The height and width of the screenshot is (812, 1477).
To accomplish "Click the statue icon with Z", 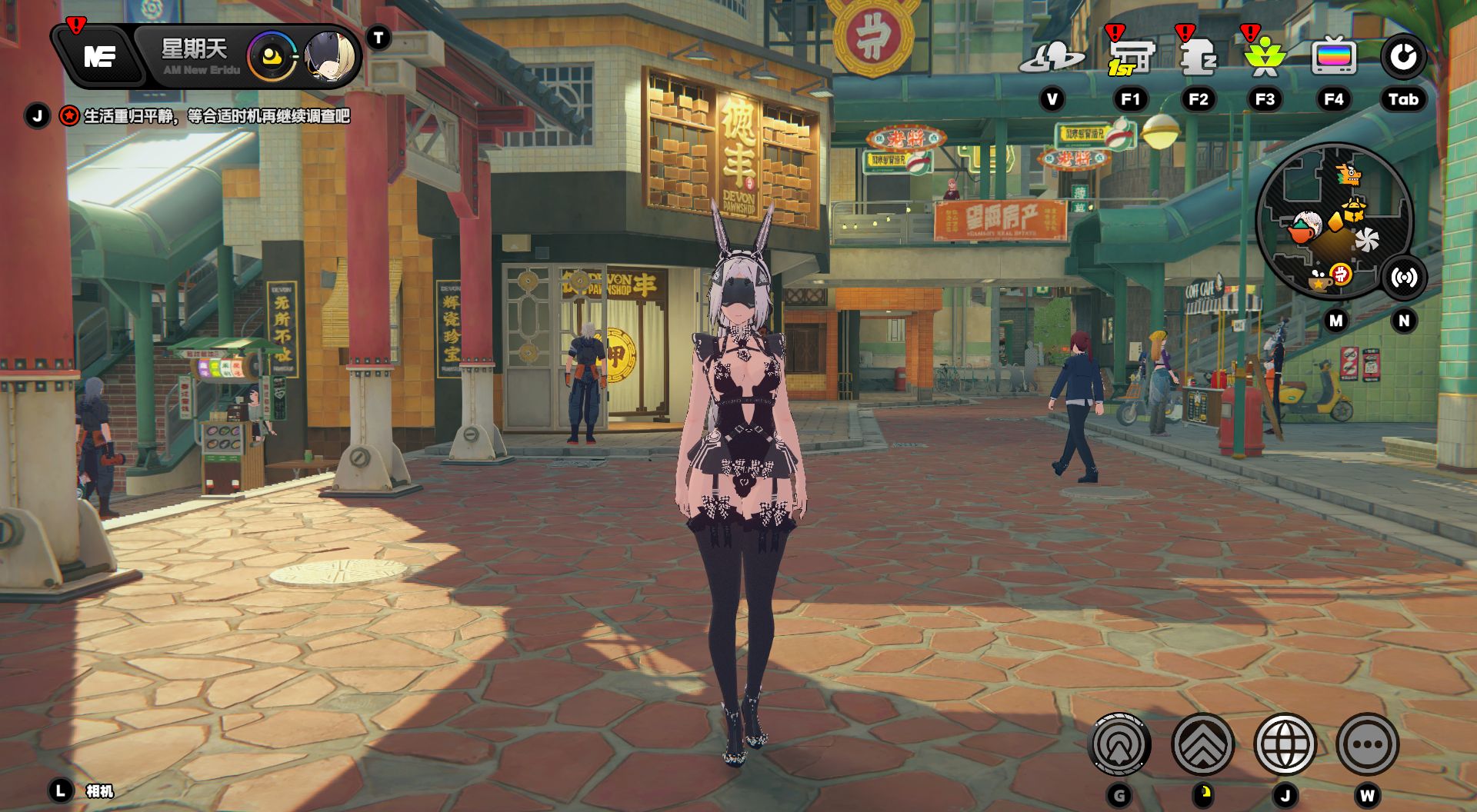I will click(x=1197, y=57).
